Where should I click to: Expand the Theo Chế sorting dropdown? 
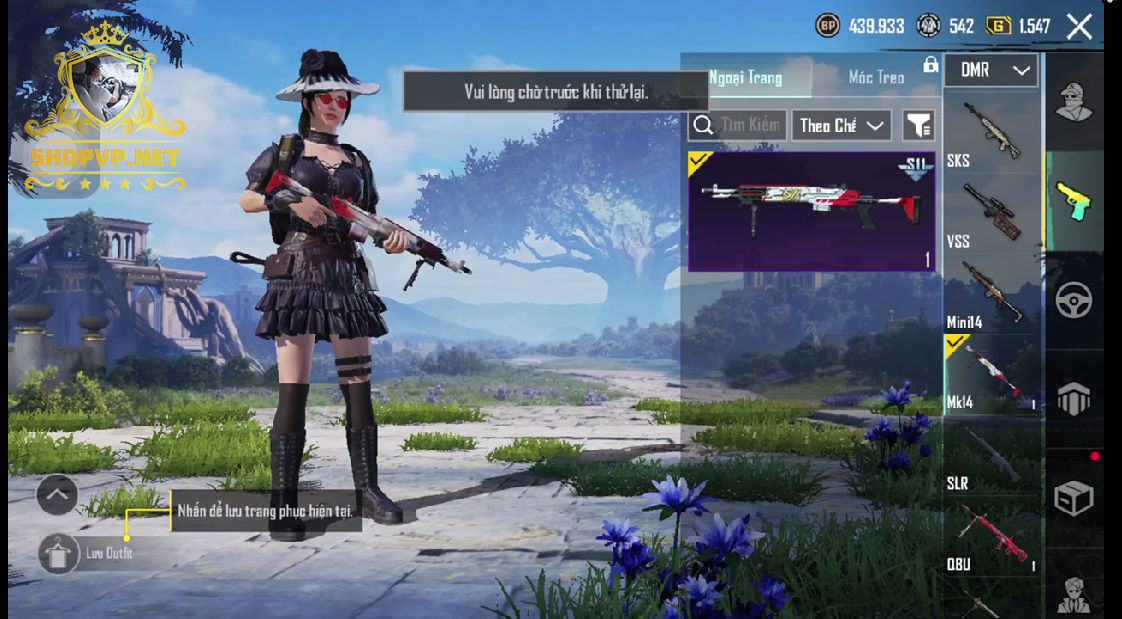[841, 125]
